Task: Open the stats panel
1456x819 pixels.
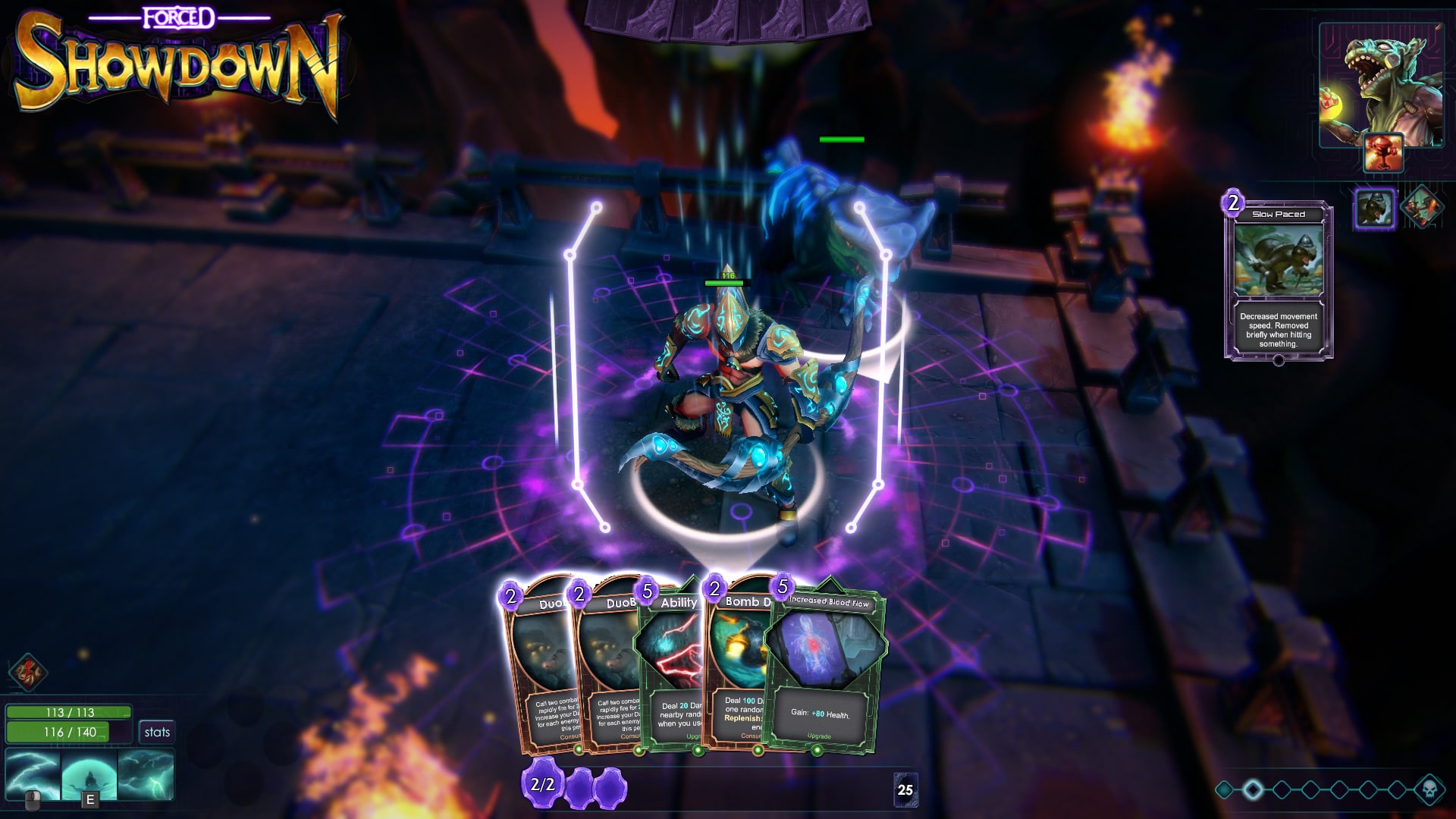Action: [x=157, y=732]
